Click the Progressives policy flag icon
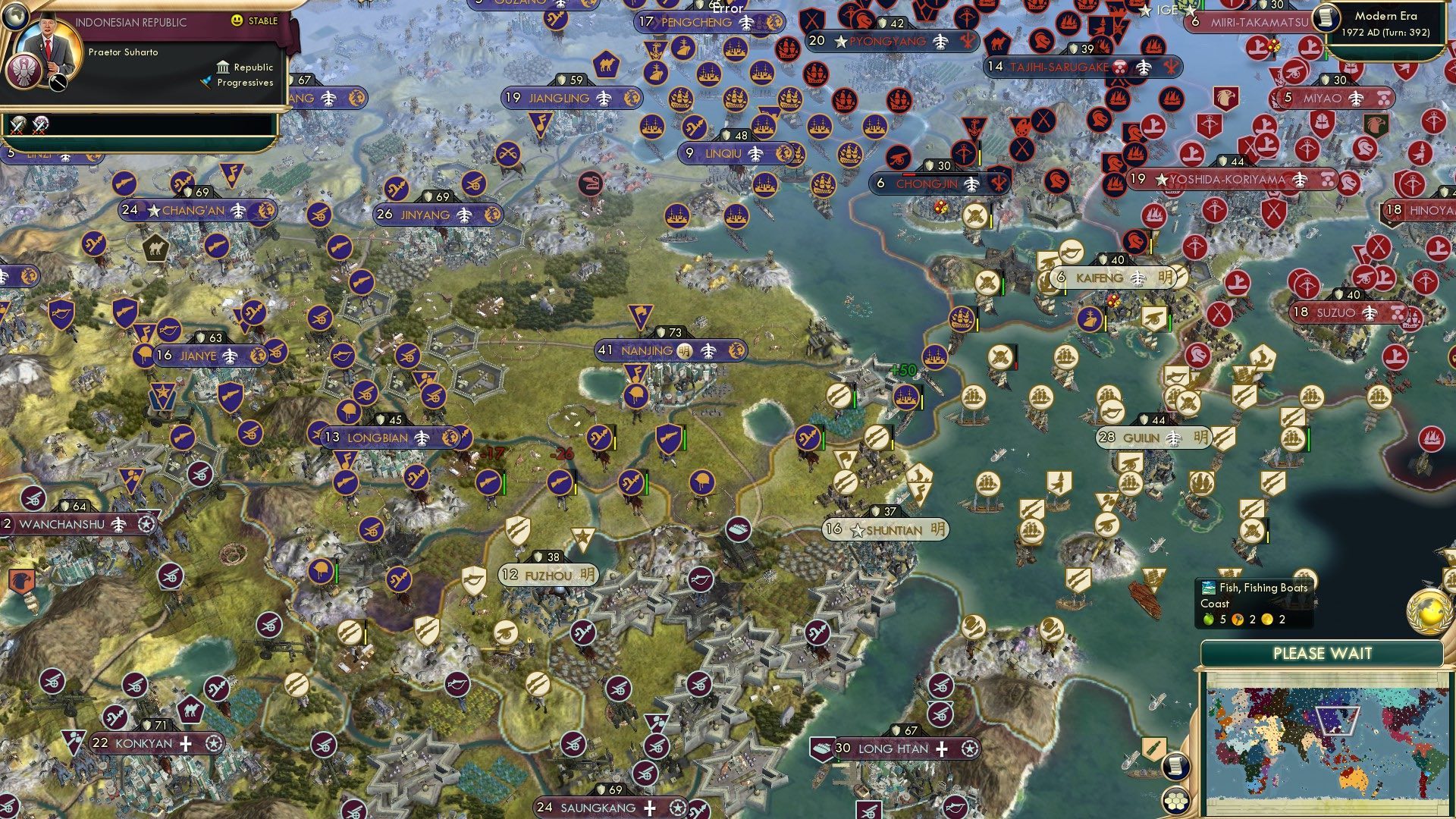The width and height of the screenshot is (1456, 819). coord(205,83)
